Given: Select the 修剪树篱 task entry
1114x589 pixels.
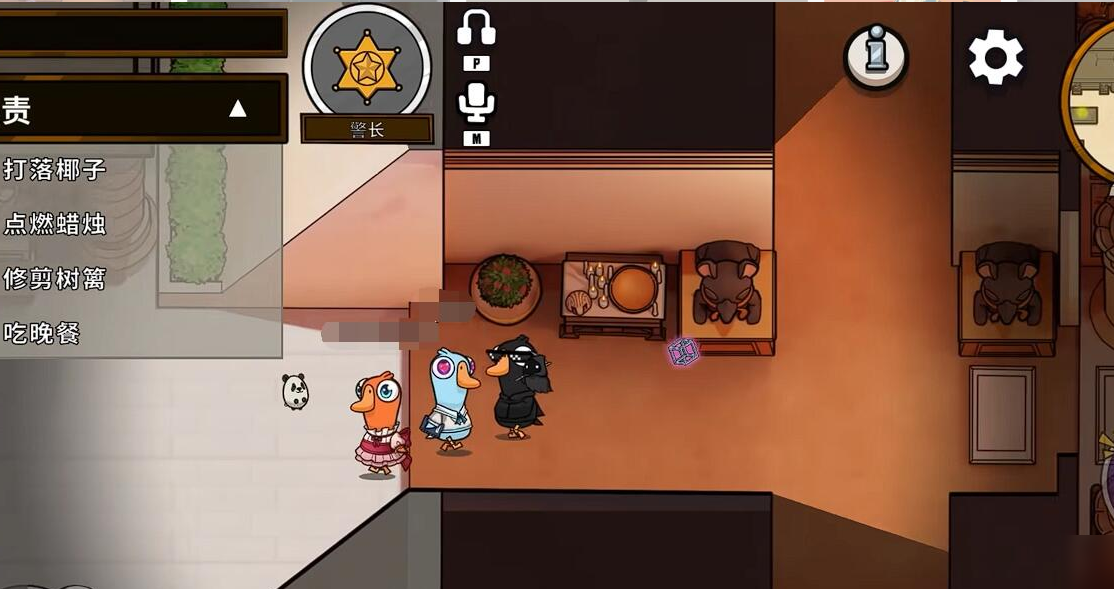Looking at the screenshot, I should [55, 279].
